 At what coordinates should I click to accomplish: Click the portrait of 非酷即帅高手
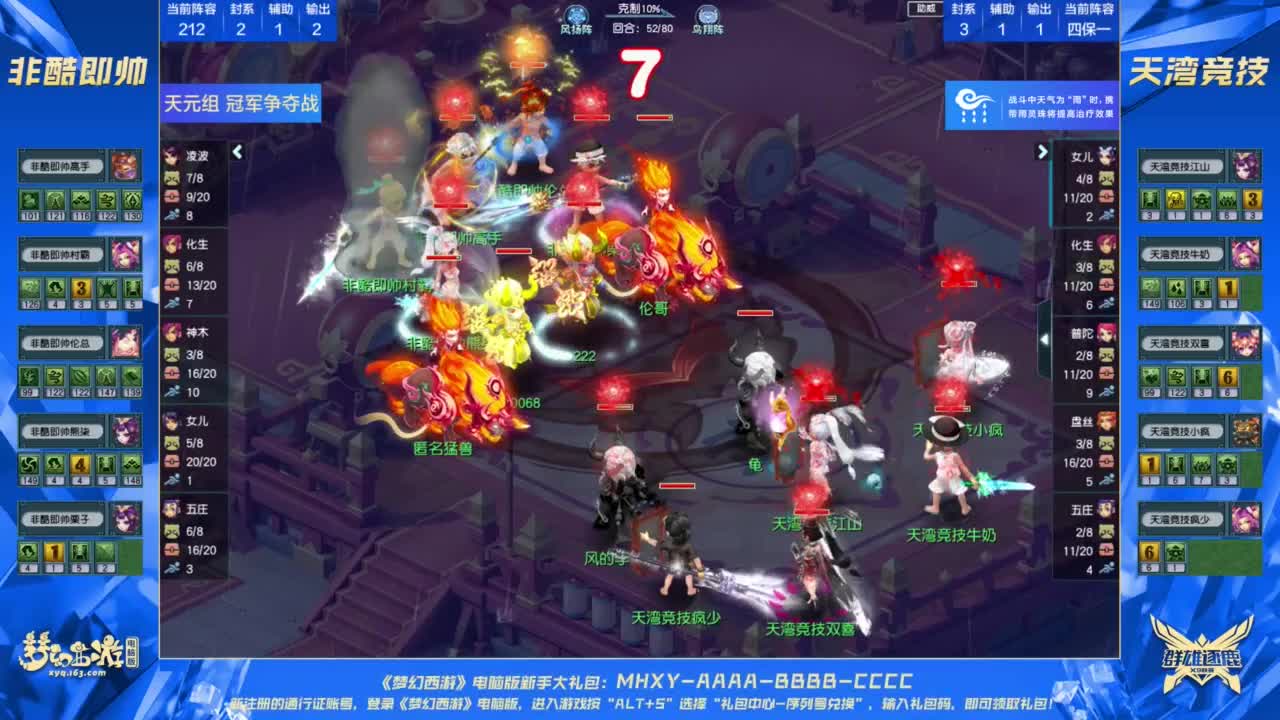point(126,165)
